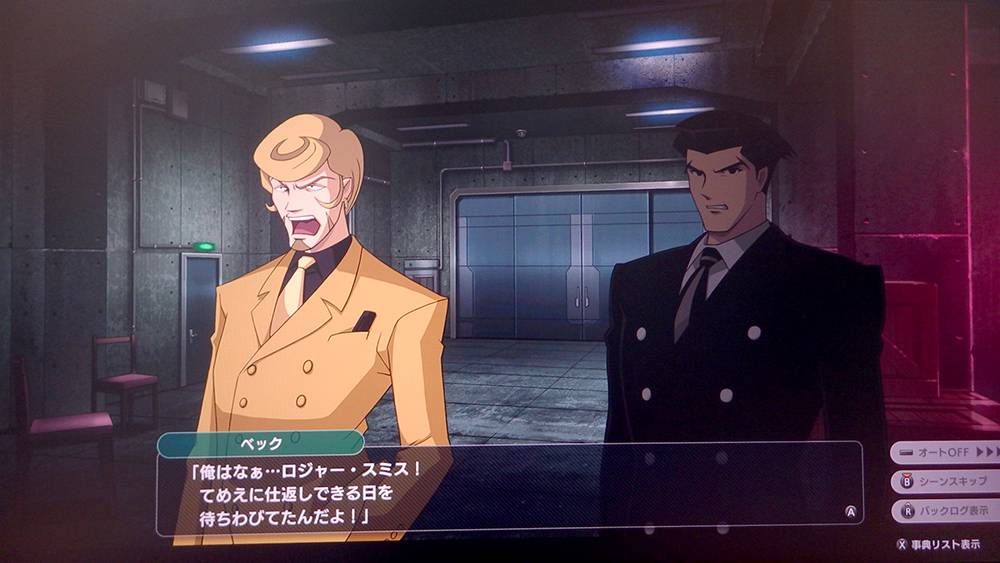
Task: Toggle the オートOFF auto-advance button
Action: (944, 452)
